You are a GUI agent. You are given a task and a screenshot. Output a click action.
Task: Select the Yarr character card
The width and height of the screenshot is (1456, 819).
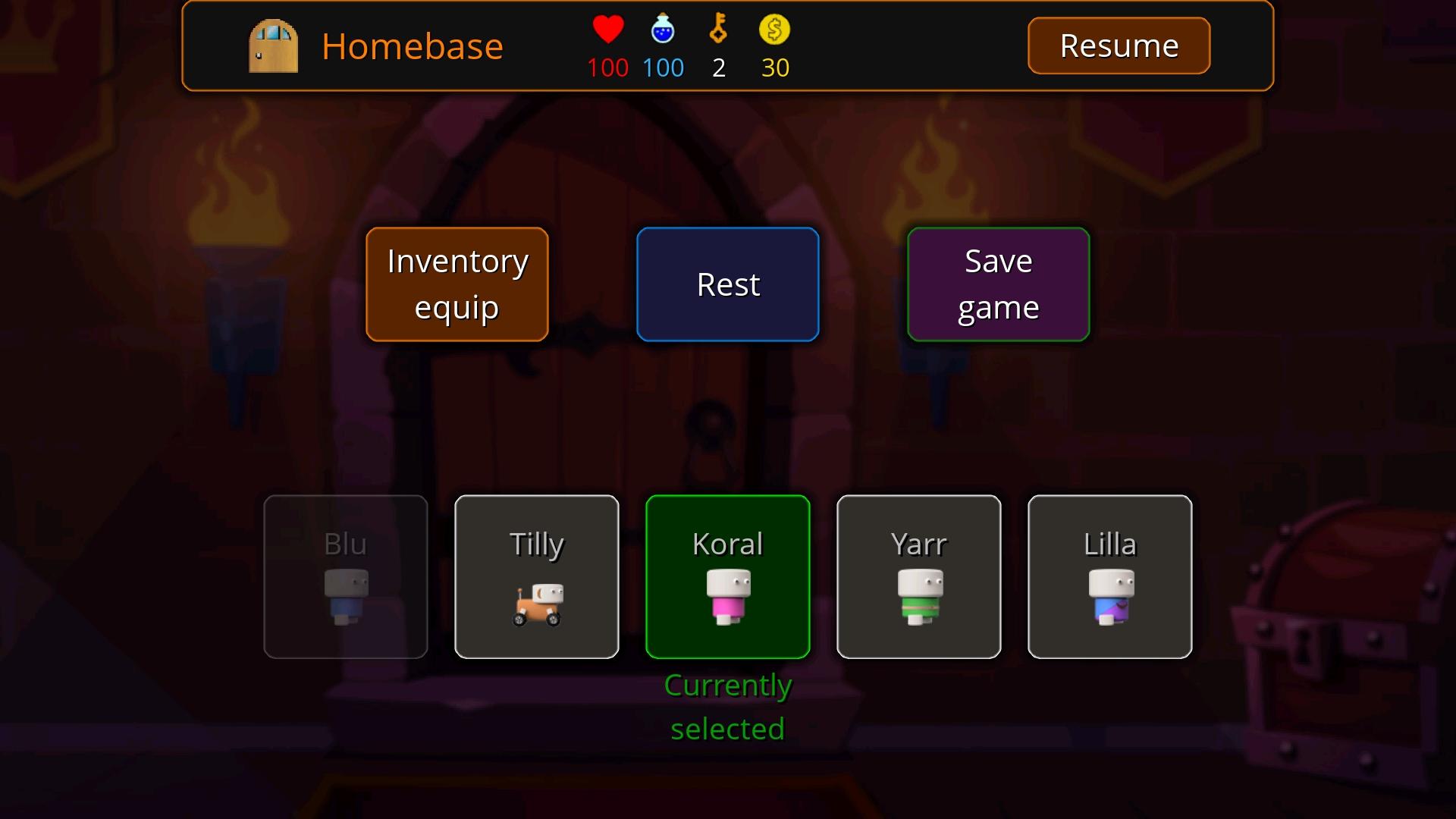(x=918, y=576)
